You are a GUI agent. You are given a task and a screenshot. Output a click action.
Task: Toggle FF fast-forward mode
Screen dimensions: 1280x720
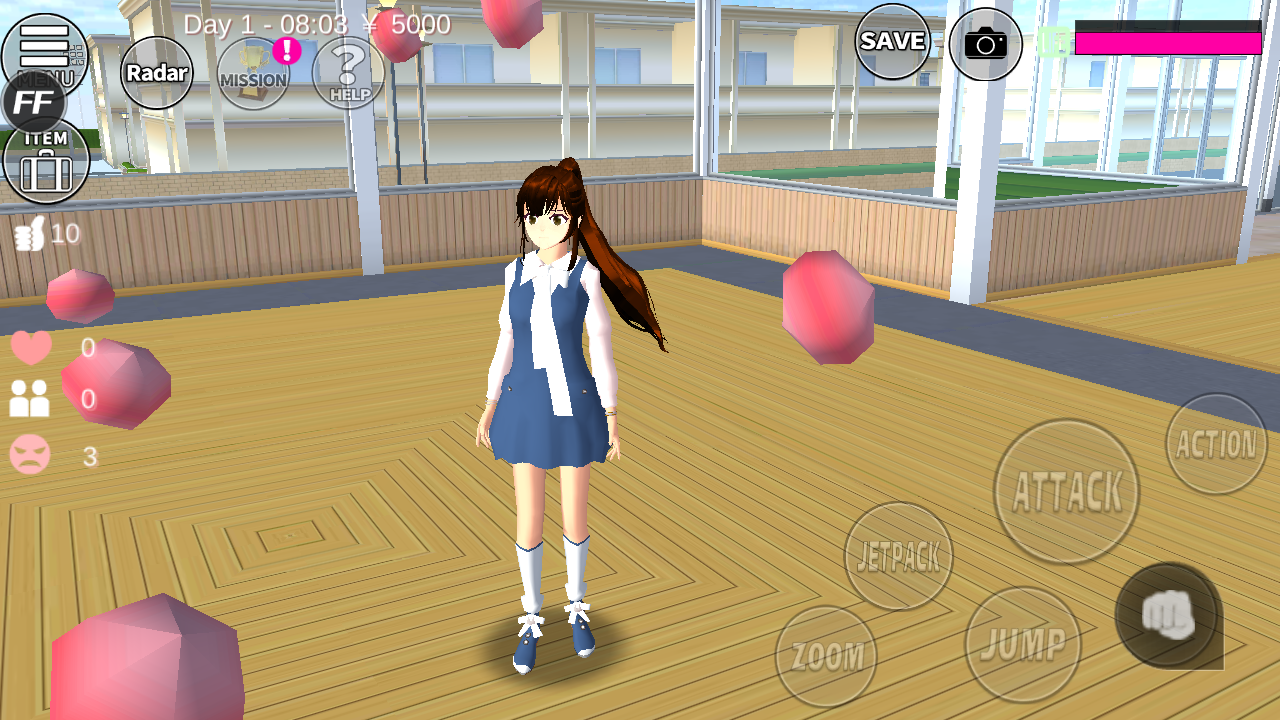click(x=36, y=100)
